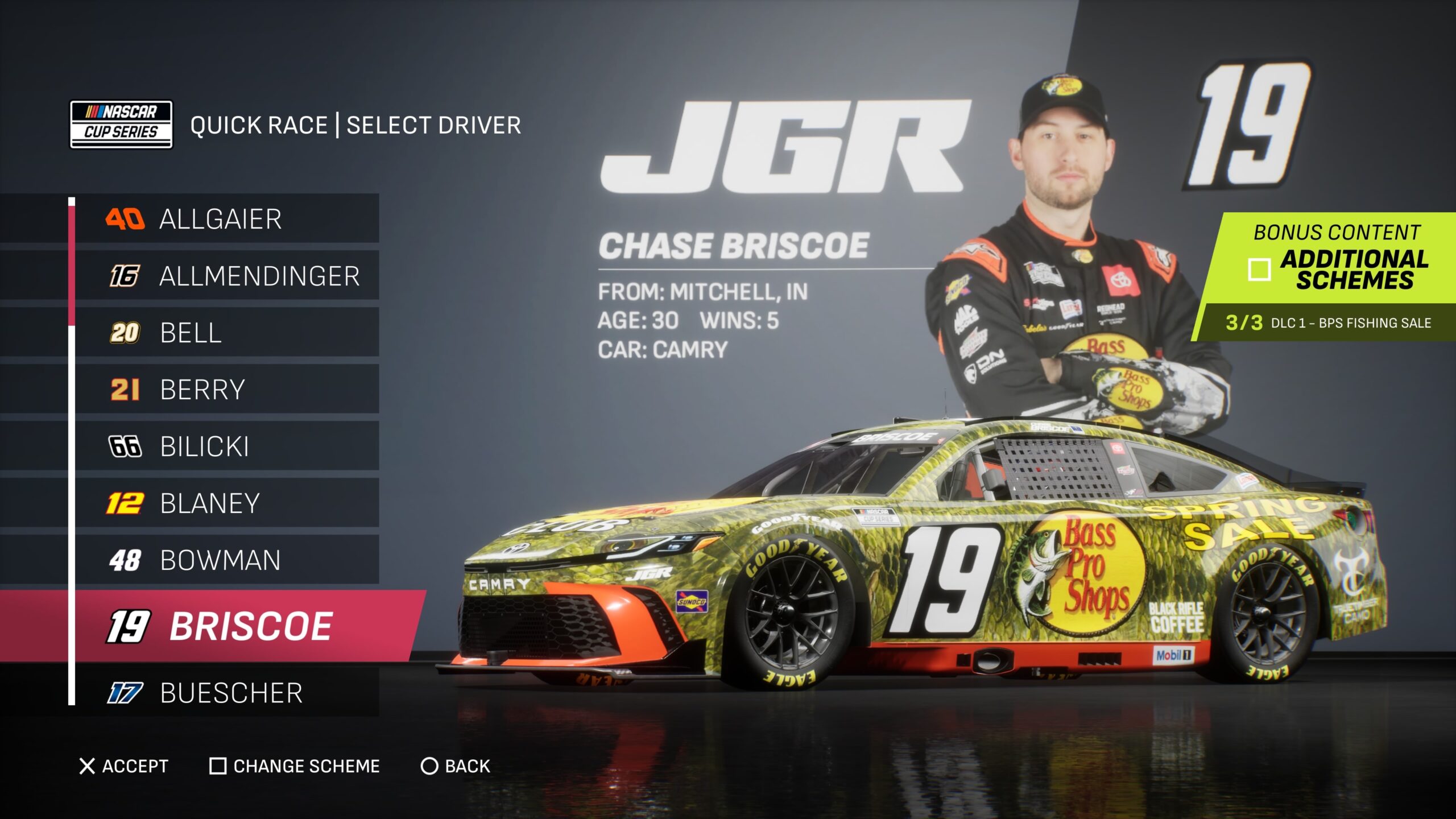Accept the selected driver

click(124, 766)
